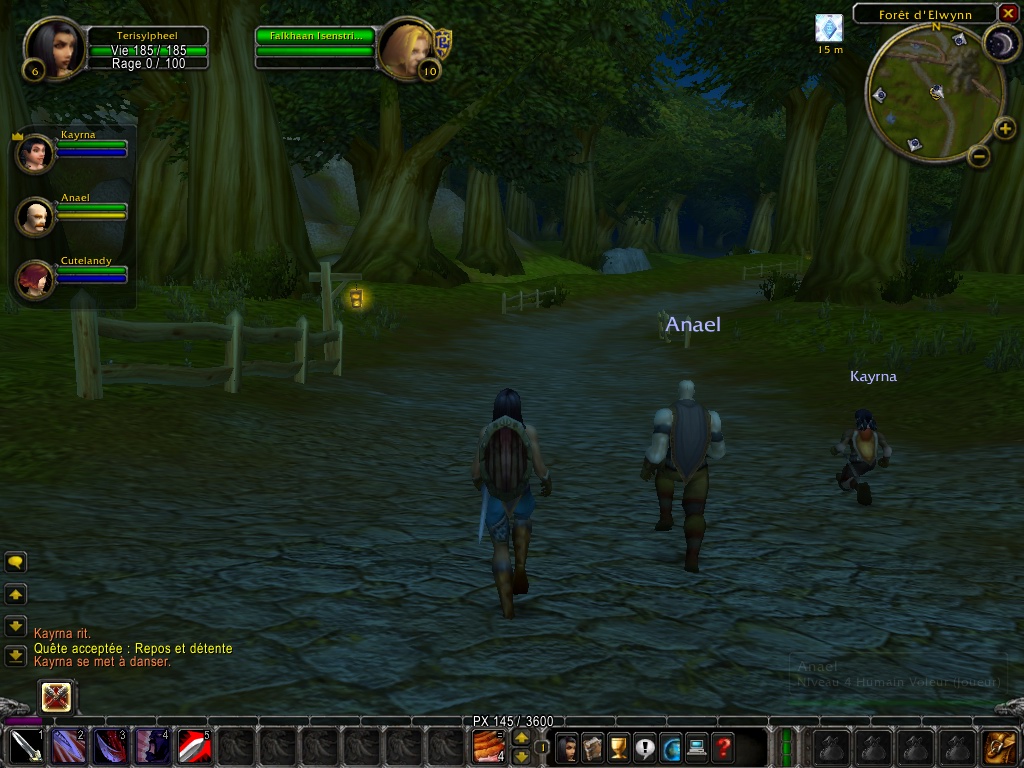
Task: Select the sword attack in action slot 1
Action: coord(25,747)
